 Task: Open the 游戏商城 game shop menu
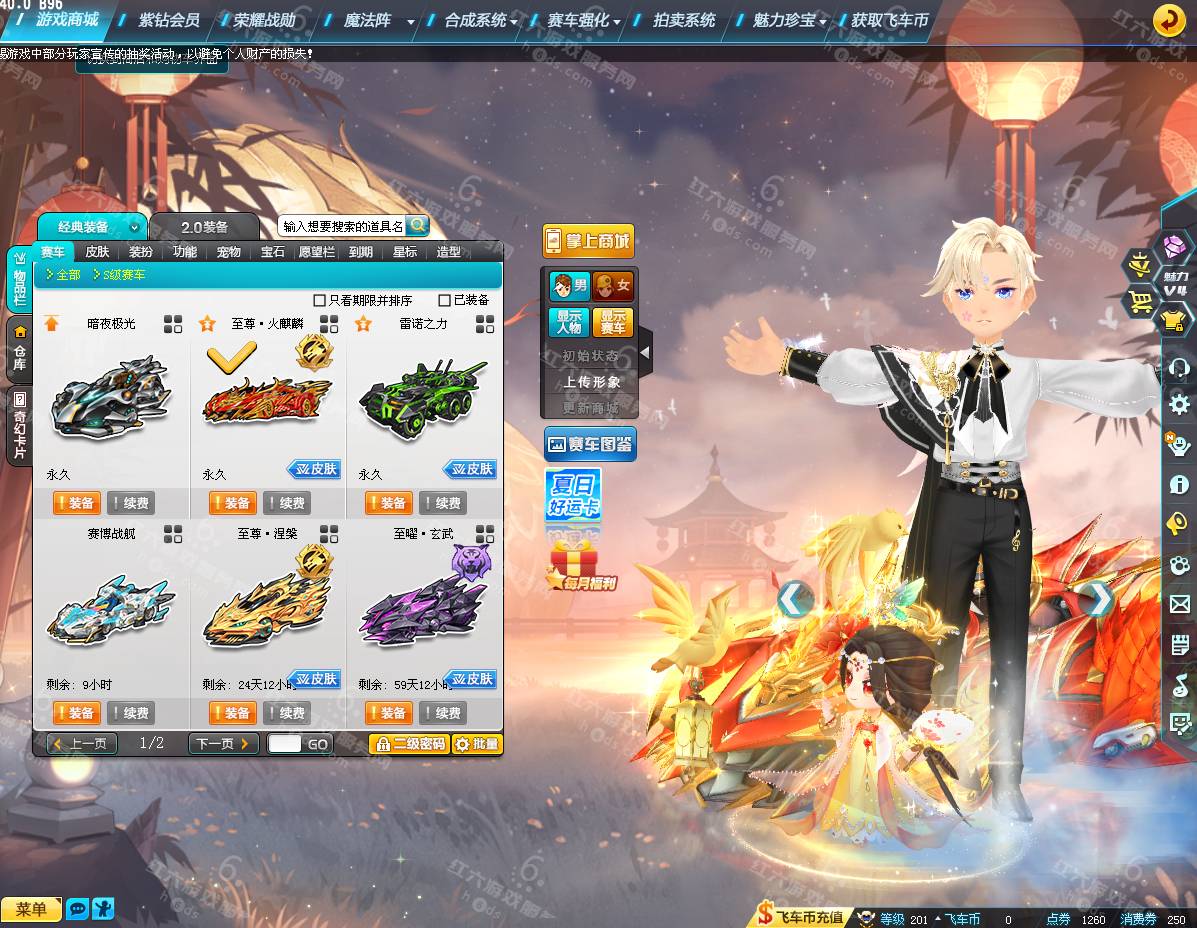67,20
